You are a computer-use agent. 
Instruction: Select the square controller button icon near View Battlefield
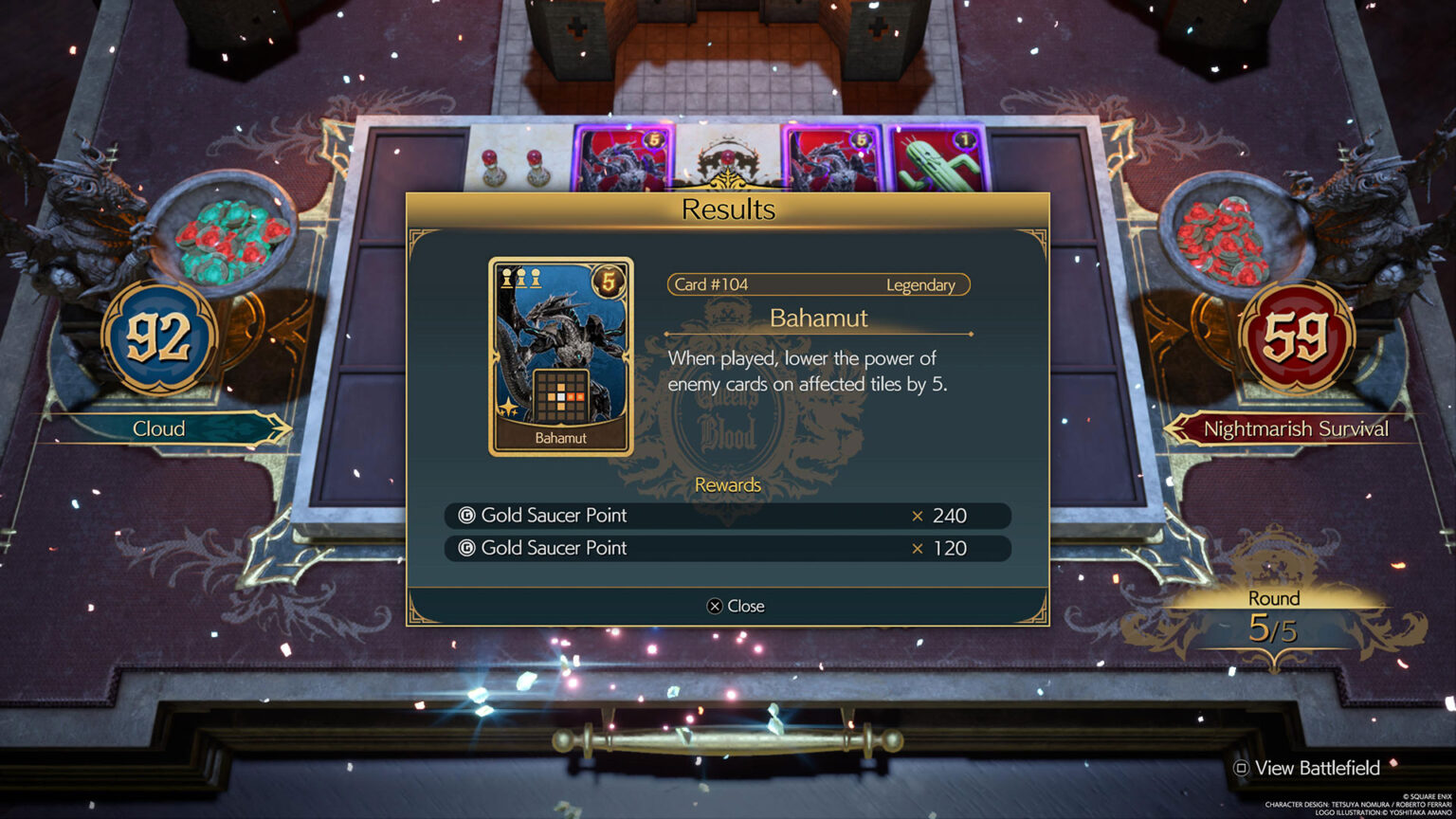point(1242,768)
